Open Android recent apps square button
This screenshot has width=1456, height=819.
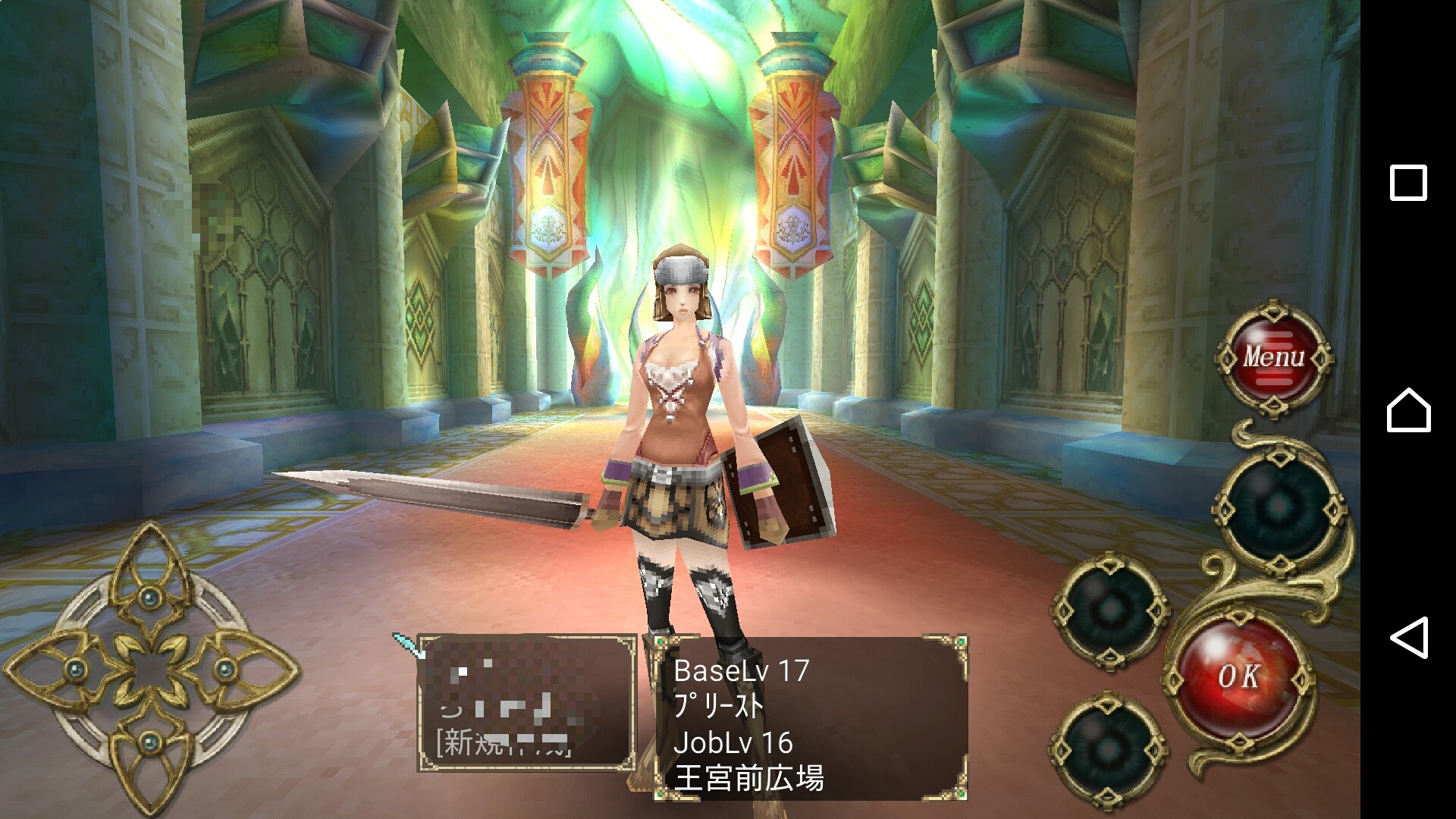1407,183
